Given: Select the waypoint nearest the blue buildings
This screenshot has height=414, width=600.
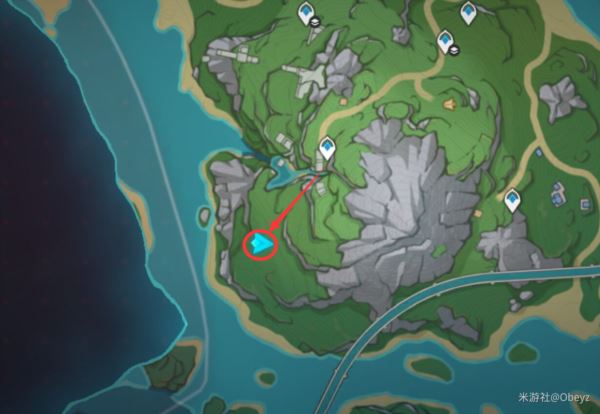Looking at the screenshot, I should [514, 201].
